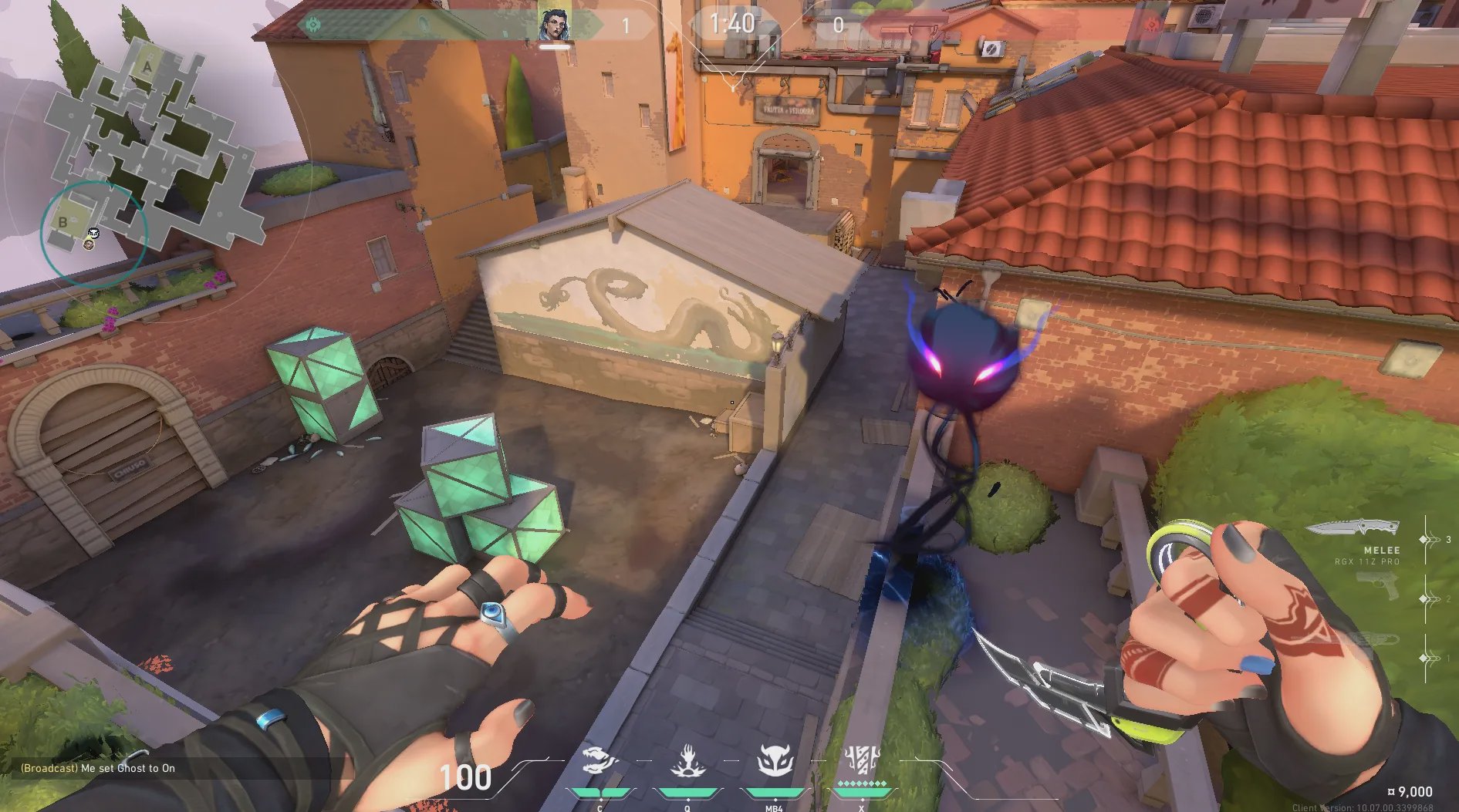The width and height of the screenshot is (1459, 812).
Task: Choose the Haunt ability icon
Action: [774, 762]
